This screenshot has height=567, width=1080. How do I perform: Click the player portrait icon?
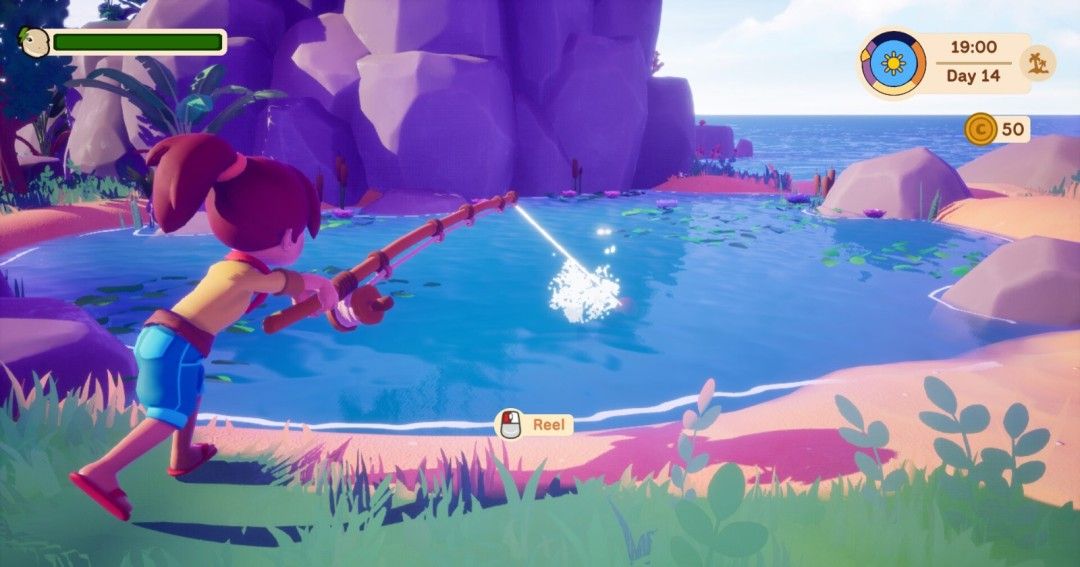point(36,42)
